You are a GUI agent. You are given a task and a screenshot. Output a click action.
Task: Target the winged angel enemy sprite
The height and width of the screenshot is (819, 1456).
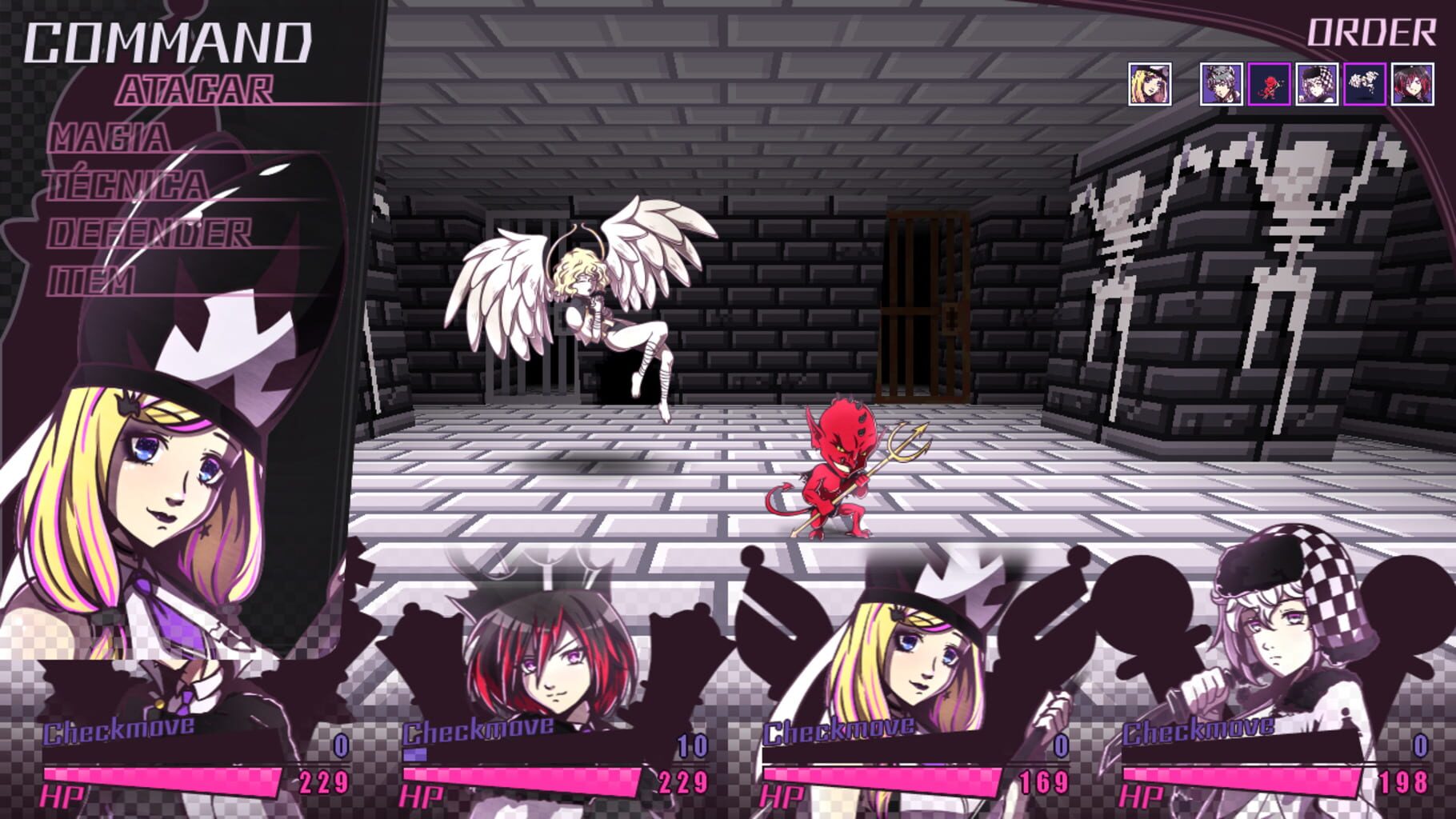[x=584, y=304]
